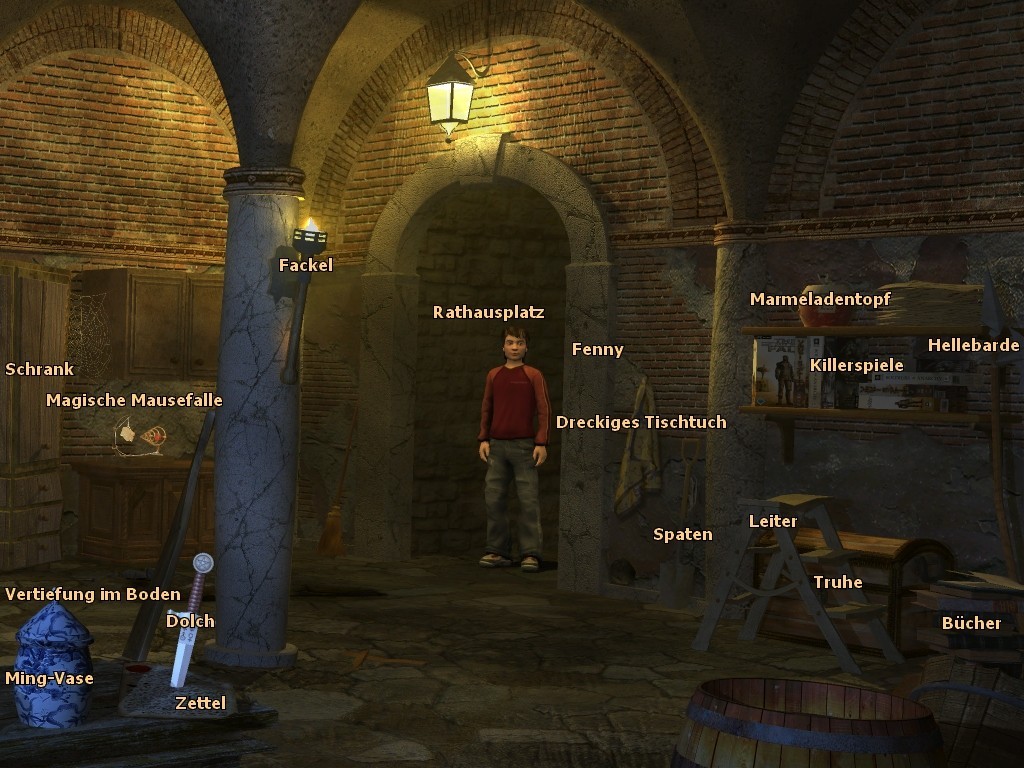Select the Hellebarde hotspot label

973,345
